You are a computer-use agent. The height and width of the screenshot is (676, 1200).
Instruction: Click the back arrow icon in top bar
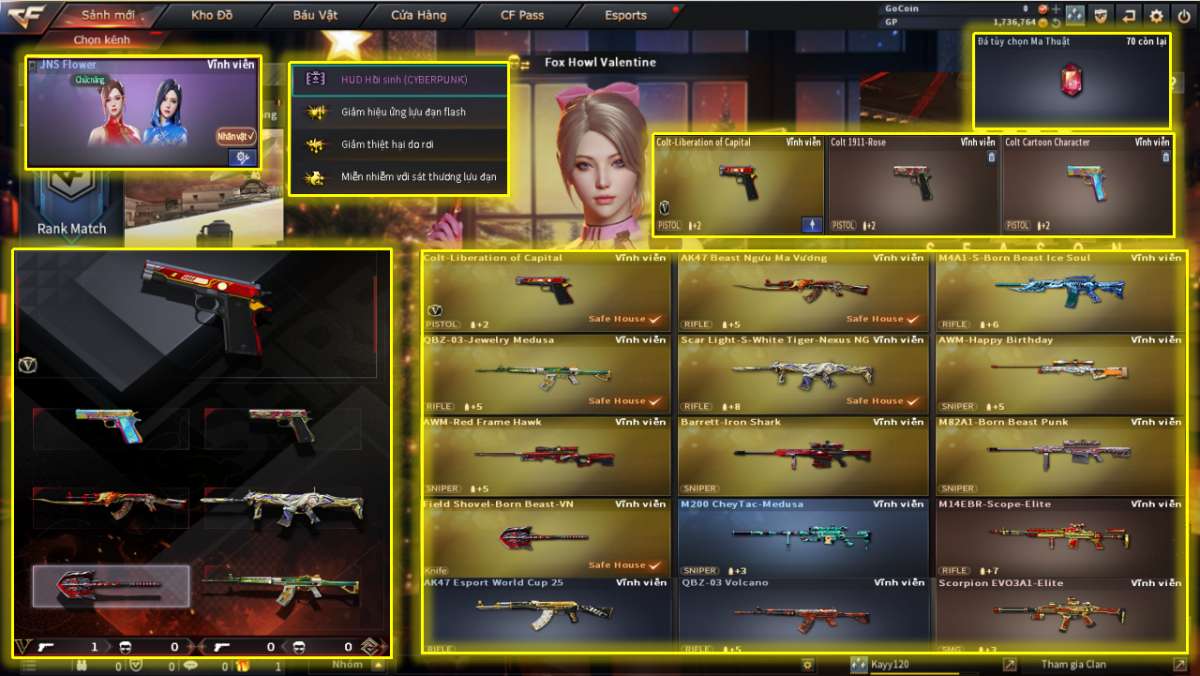1129,15
